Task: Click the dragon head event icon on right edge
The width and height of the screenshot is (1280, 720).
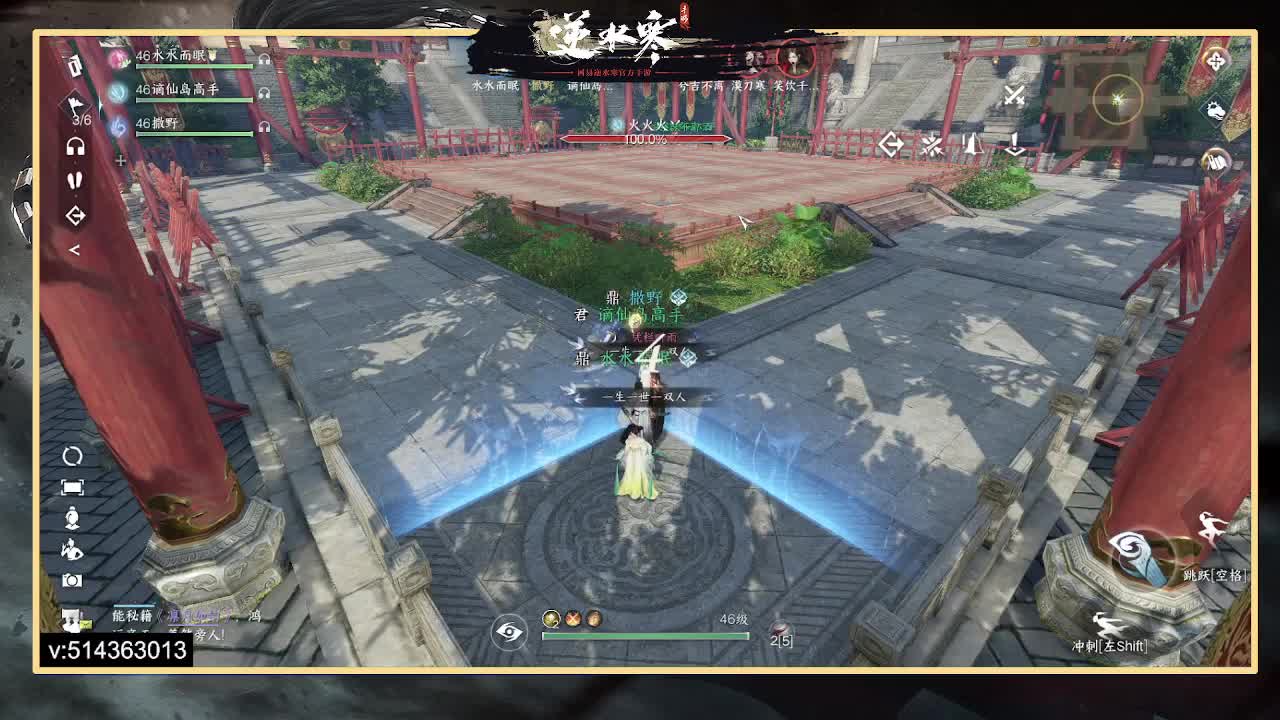Action: click(1215, 112)
